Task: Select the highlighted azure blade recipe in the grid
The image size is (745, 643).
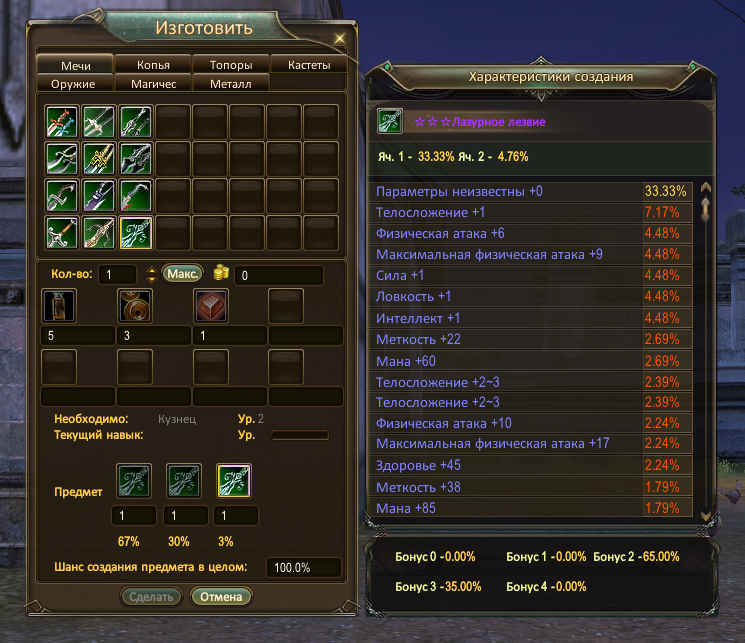Action: point(136,233)
